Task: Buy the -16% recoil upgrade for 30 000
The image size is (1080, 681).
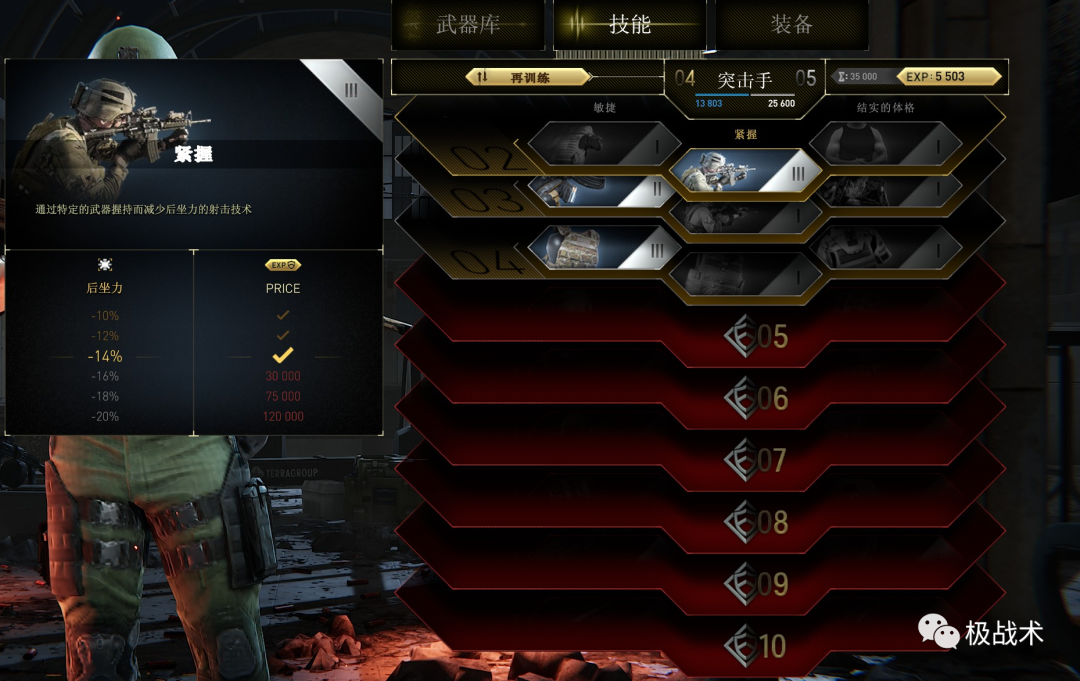Action: point(283,376)
